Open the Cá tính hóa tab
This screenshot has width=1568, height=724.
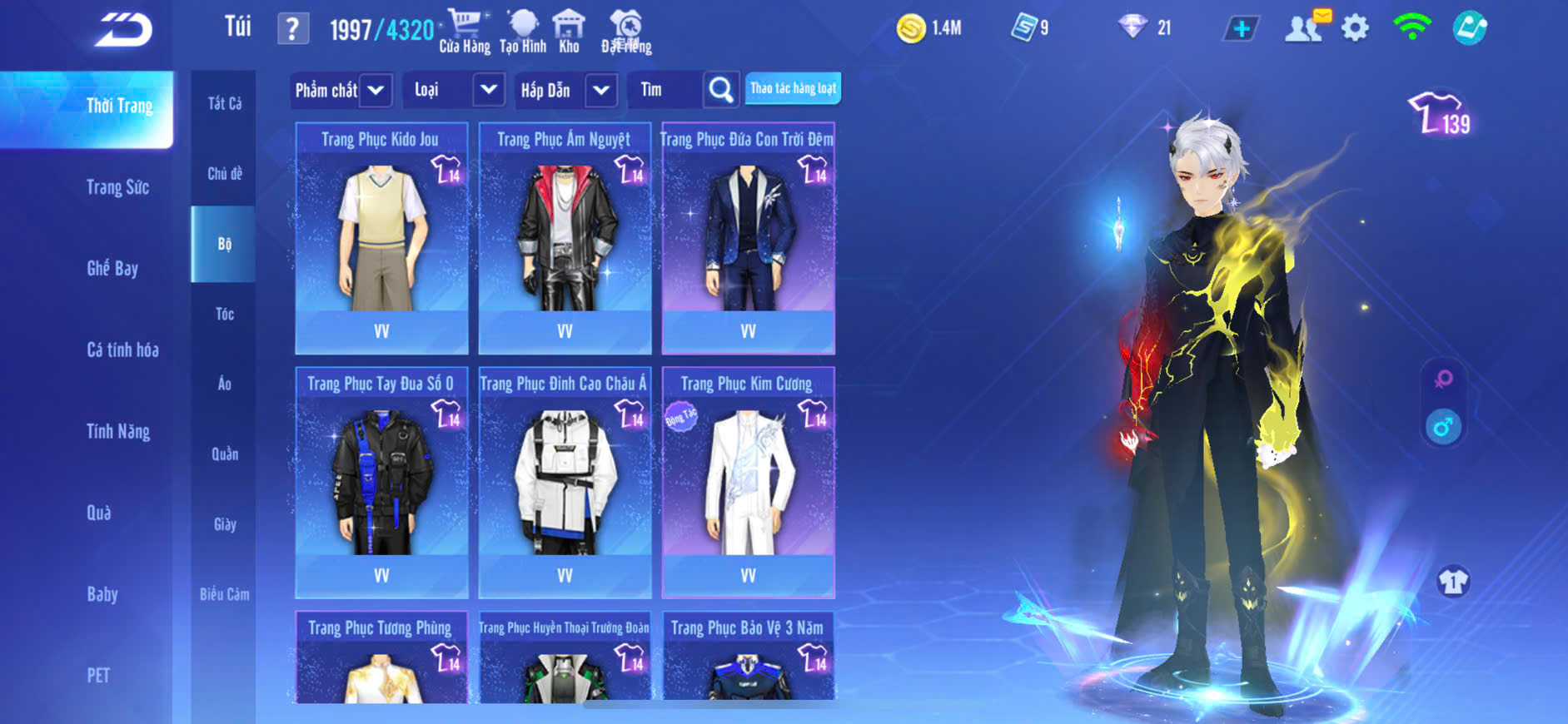pos(122,350)
